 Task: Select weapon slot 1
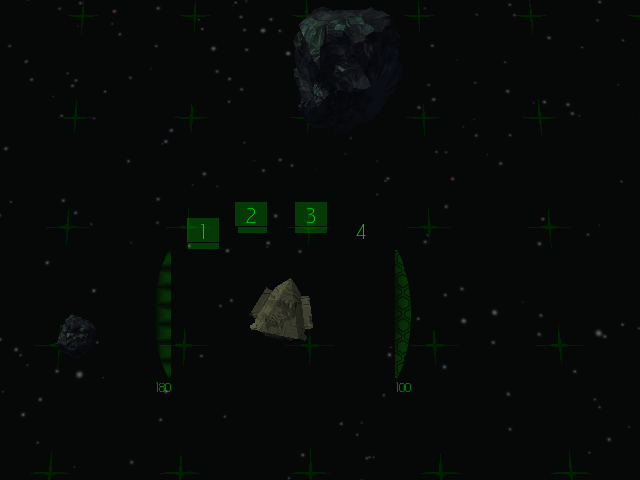(x=203, y=232)
